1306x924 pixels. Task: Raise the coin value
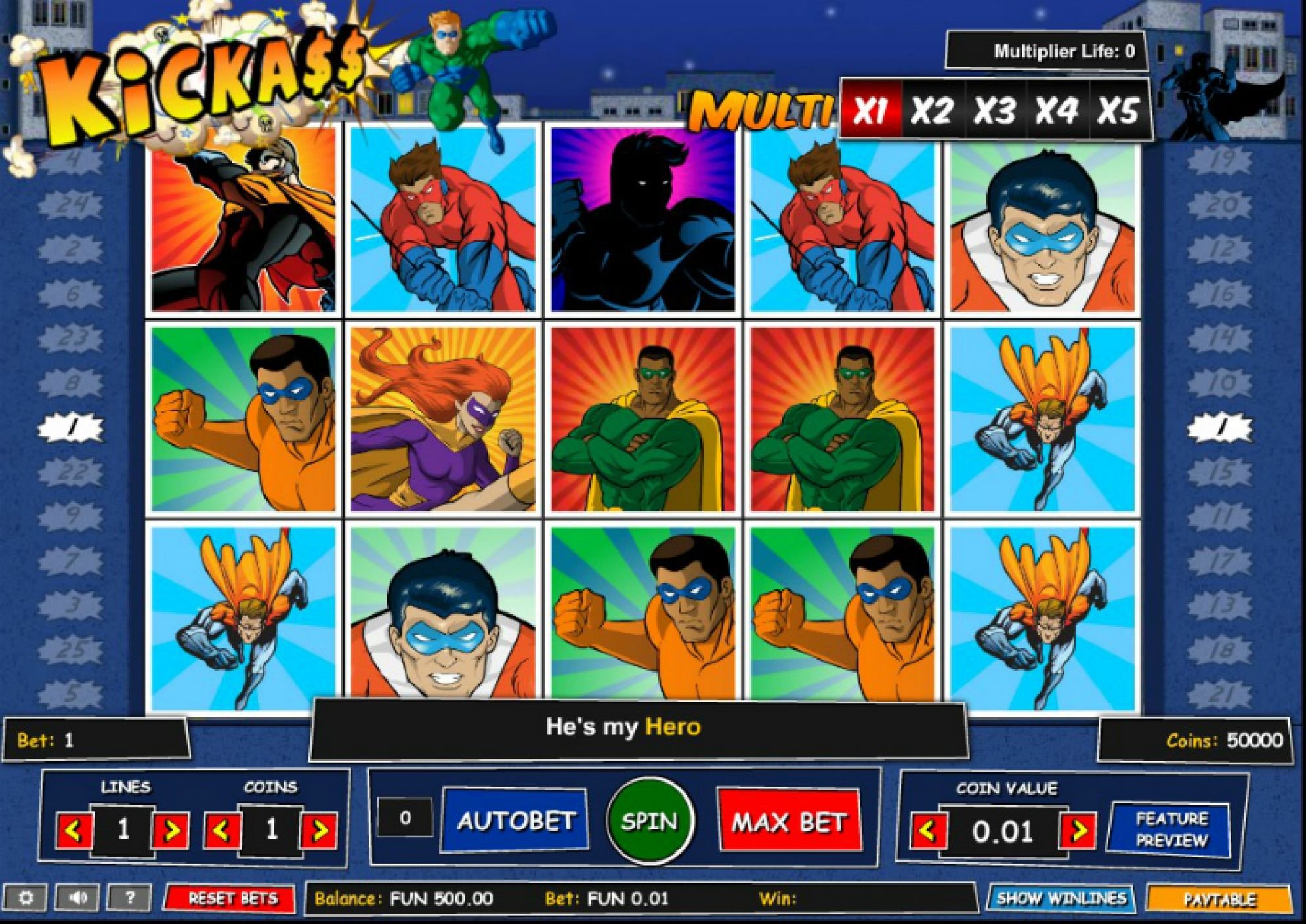pyautogui.click(x=1077, y=831)
